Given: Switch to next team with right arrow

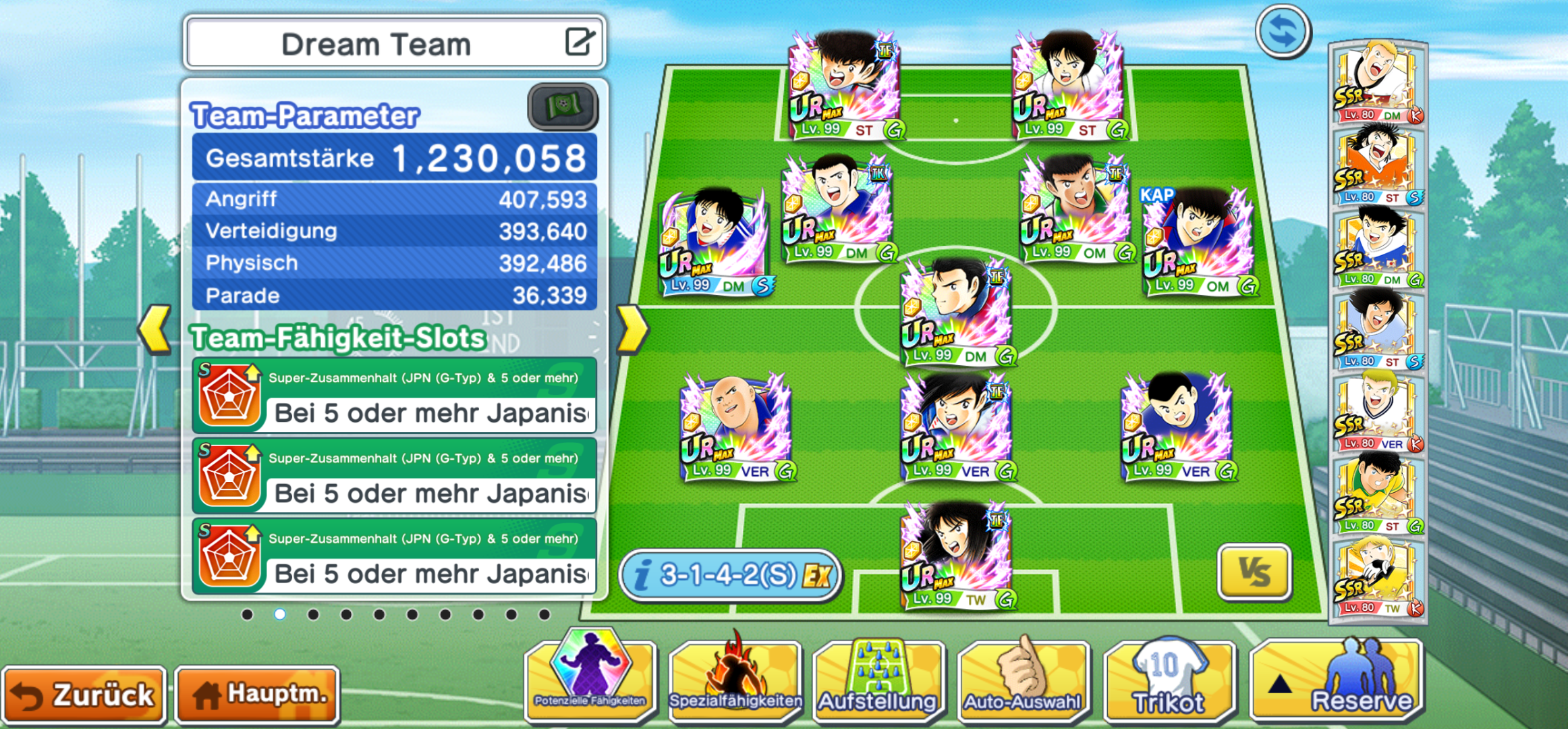Looking at the screenshot, I should (x=632, y=329).
